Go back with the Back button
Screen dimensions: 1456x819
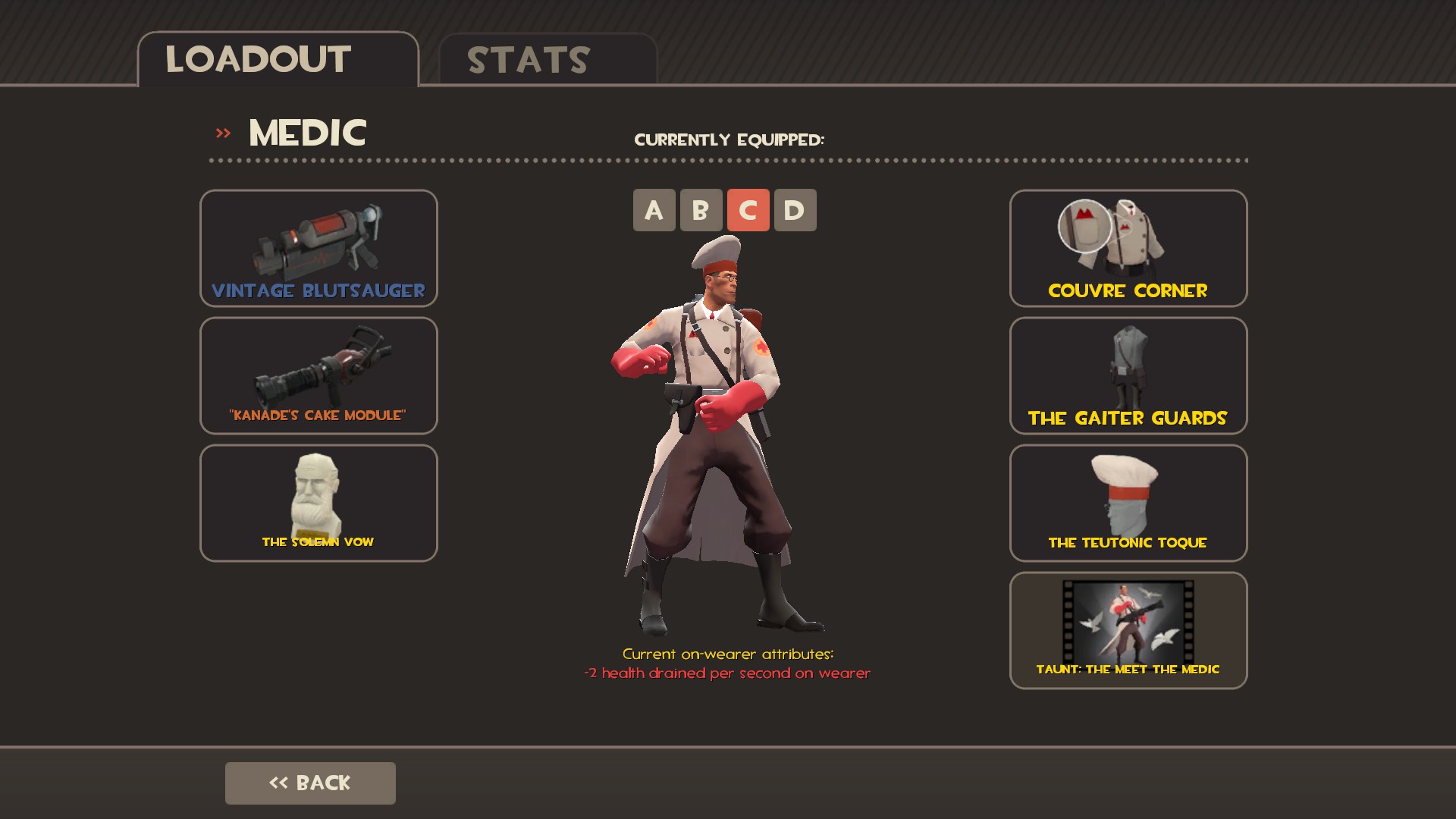[x=310, y=783]
